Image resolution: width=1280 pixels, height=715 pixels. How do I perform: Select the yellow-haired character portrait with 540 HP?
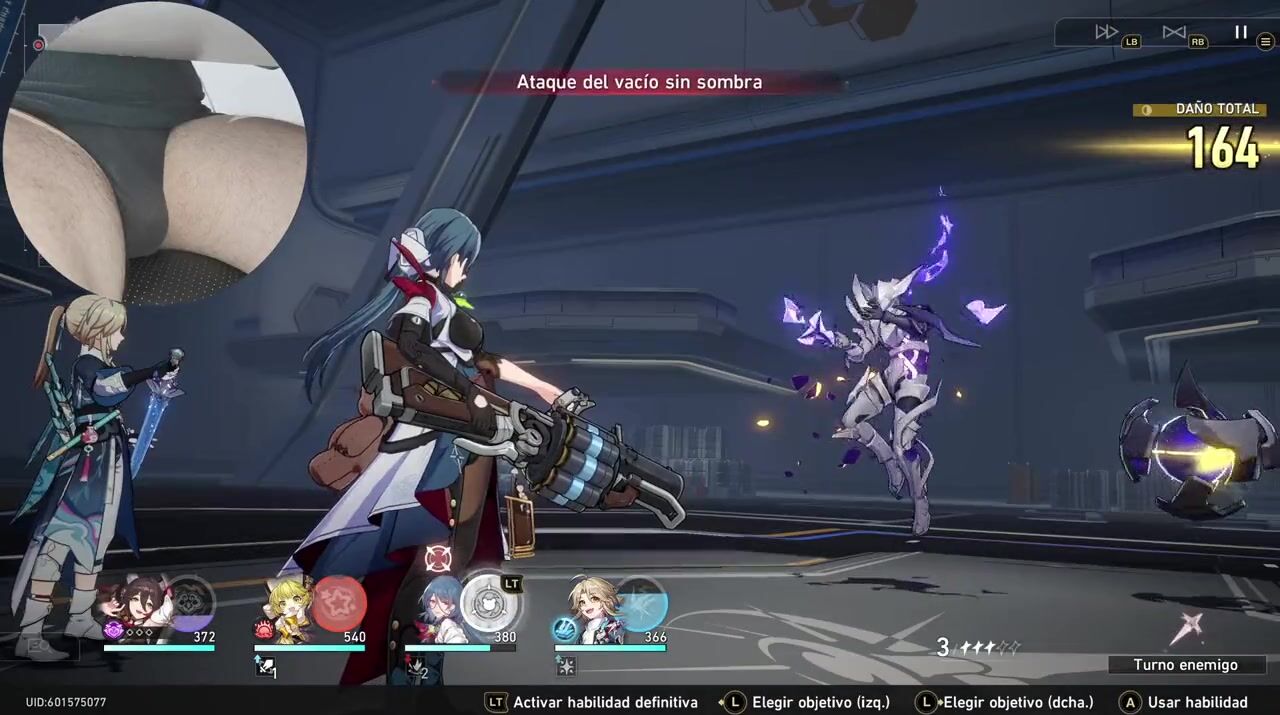coord(289,604)
